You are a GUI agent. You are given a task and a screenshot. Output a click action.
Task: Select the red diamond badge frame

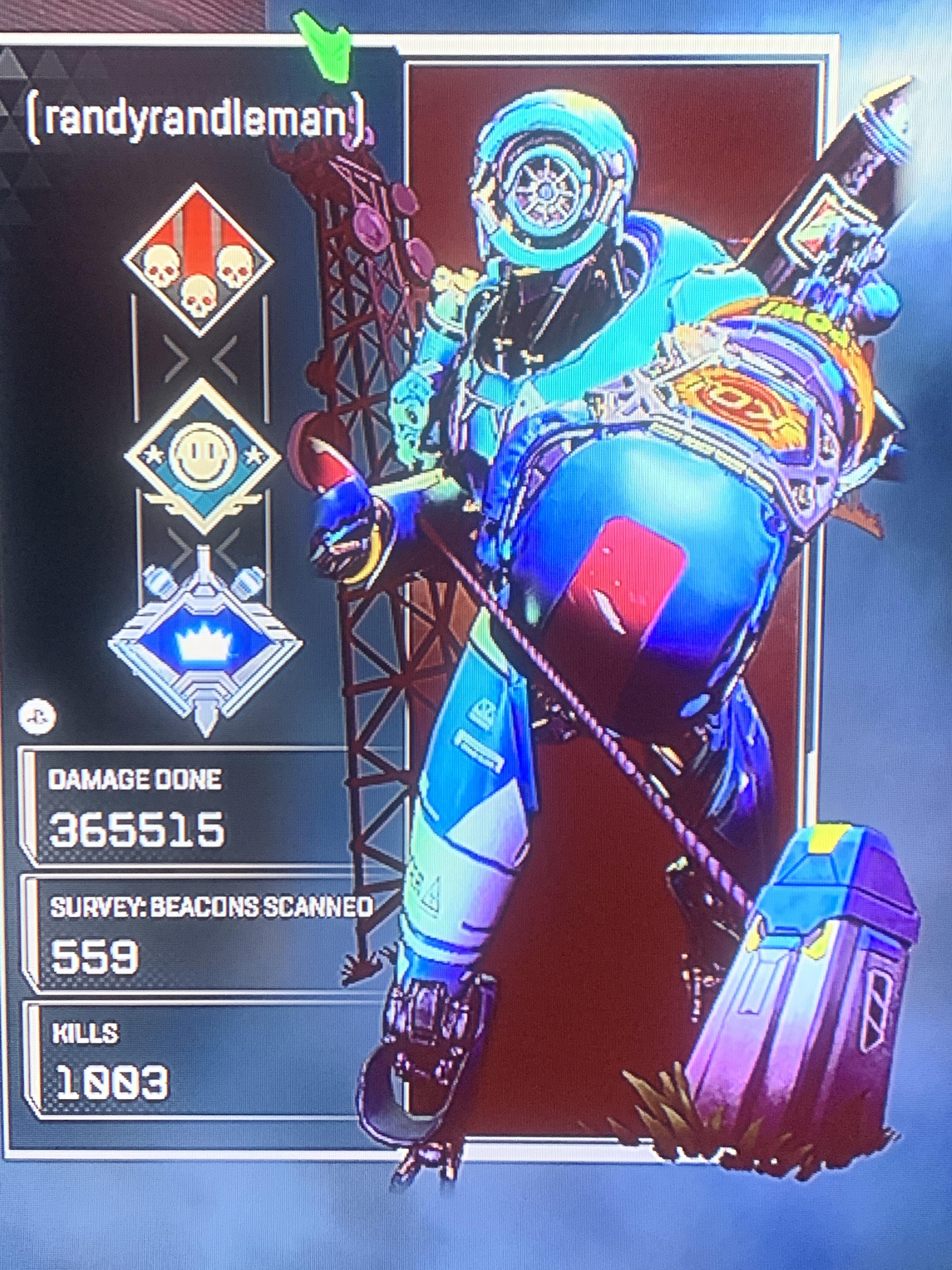tap(198, 261)
